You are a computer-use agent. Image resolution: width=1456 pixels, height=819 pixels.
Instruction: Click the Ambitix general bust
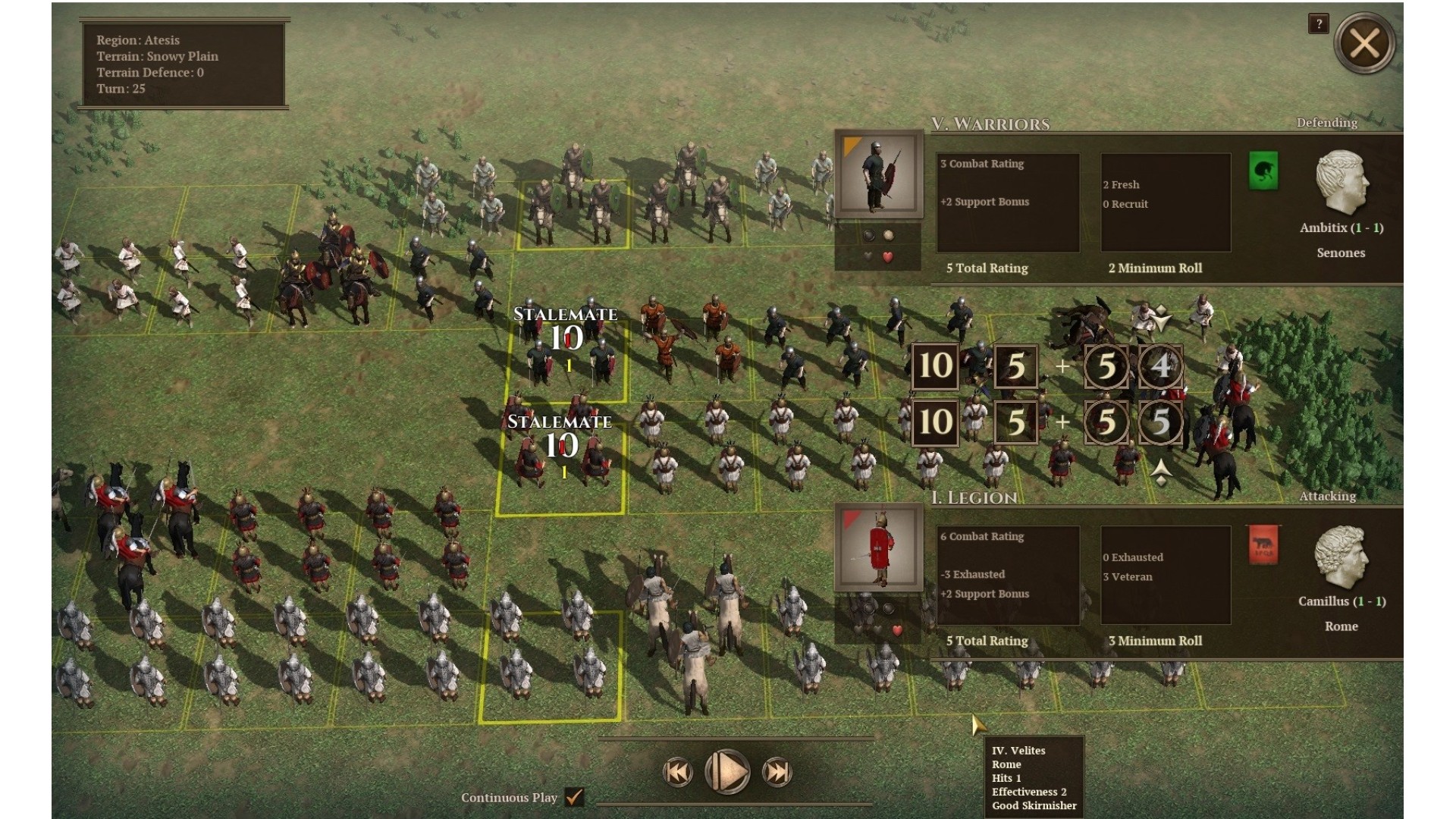[1341, 182]
